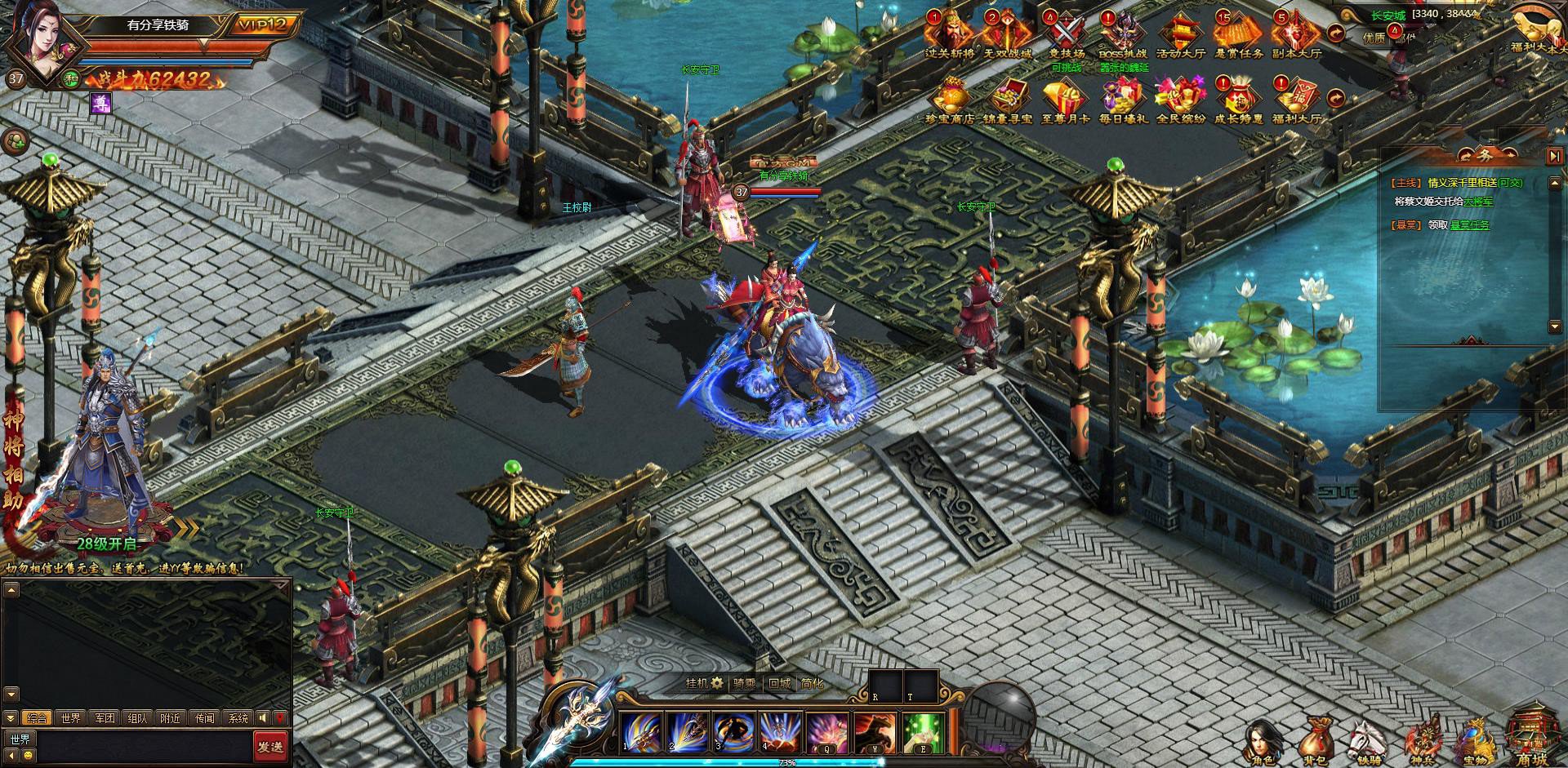Activate the galloping horse skill
Screen dimensions: 1568x768
click(x=875, y=732)
